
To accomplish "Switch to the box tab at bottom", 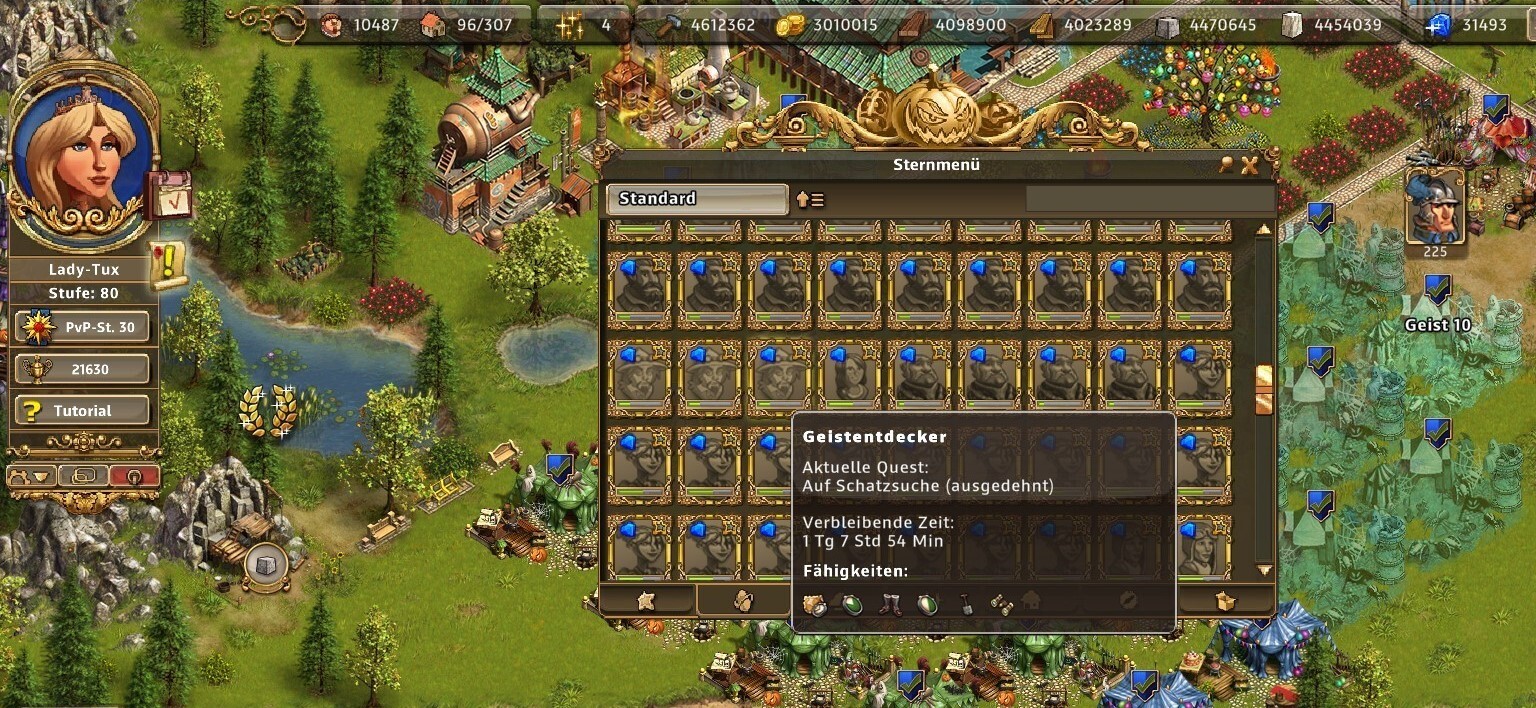I will 1224,600.
